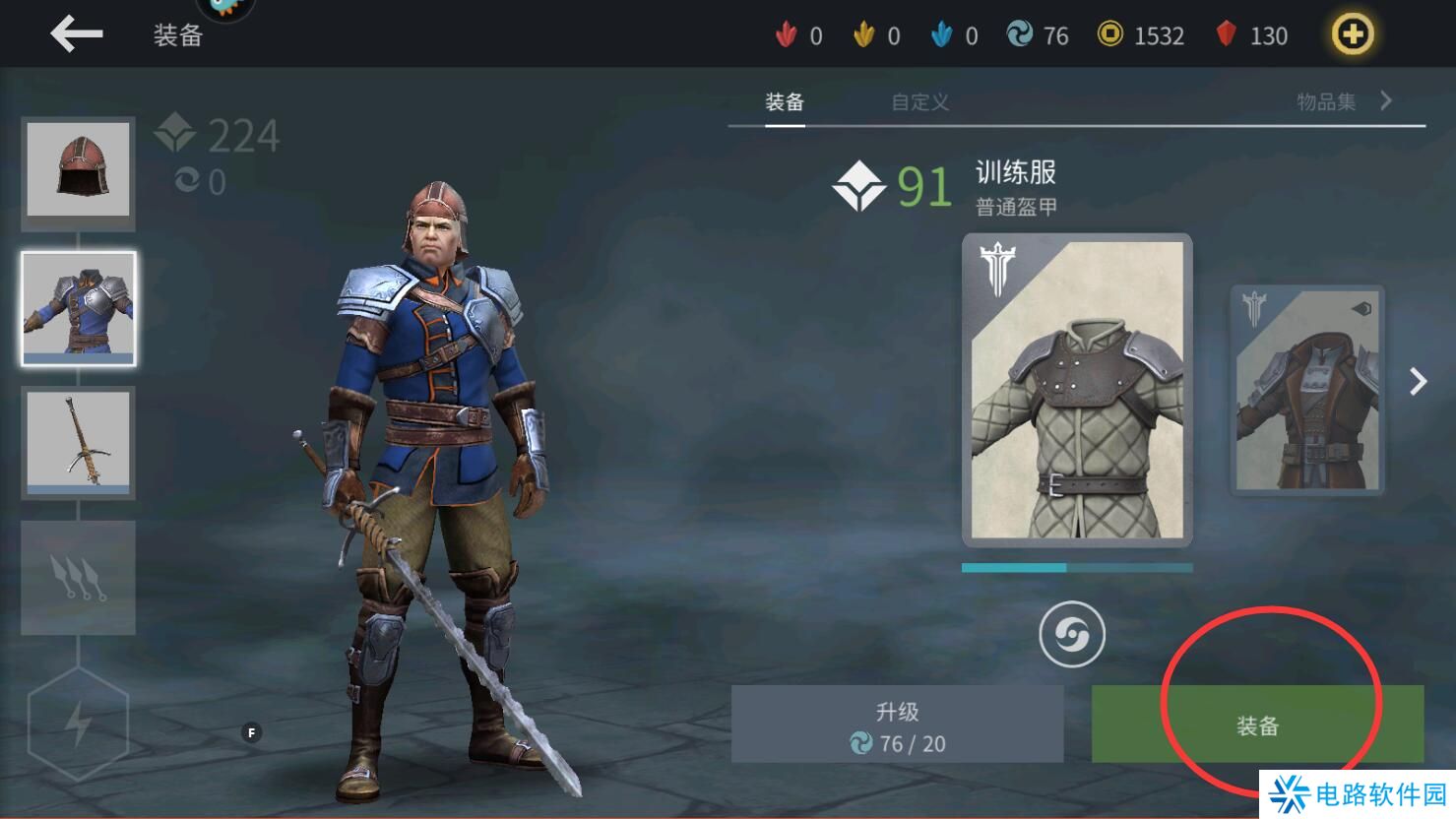Switch to the 自定义 tab

(919, 102)
